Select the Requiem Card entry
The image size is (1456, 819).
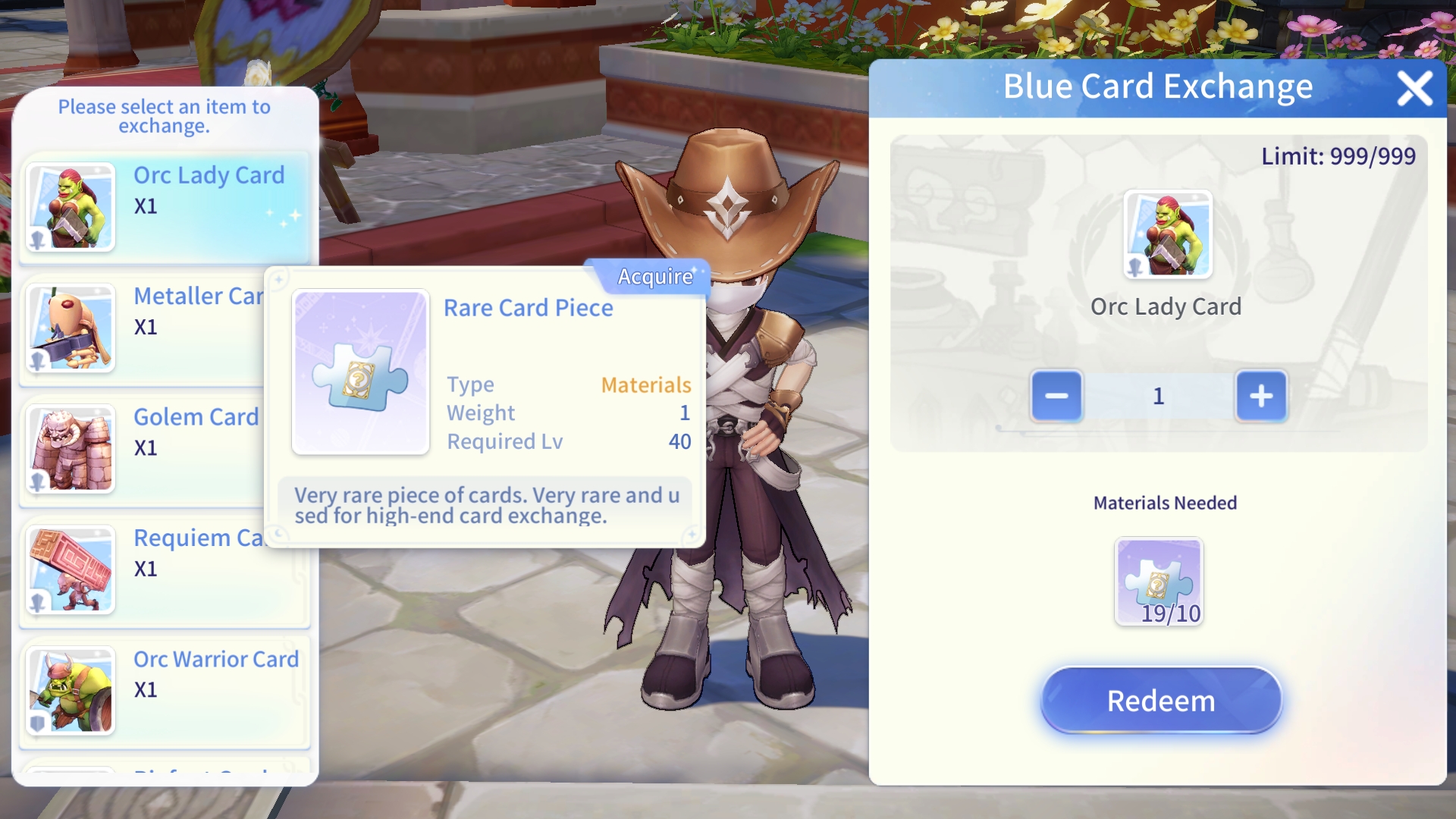[x=144, y=569]
